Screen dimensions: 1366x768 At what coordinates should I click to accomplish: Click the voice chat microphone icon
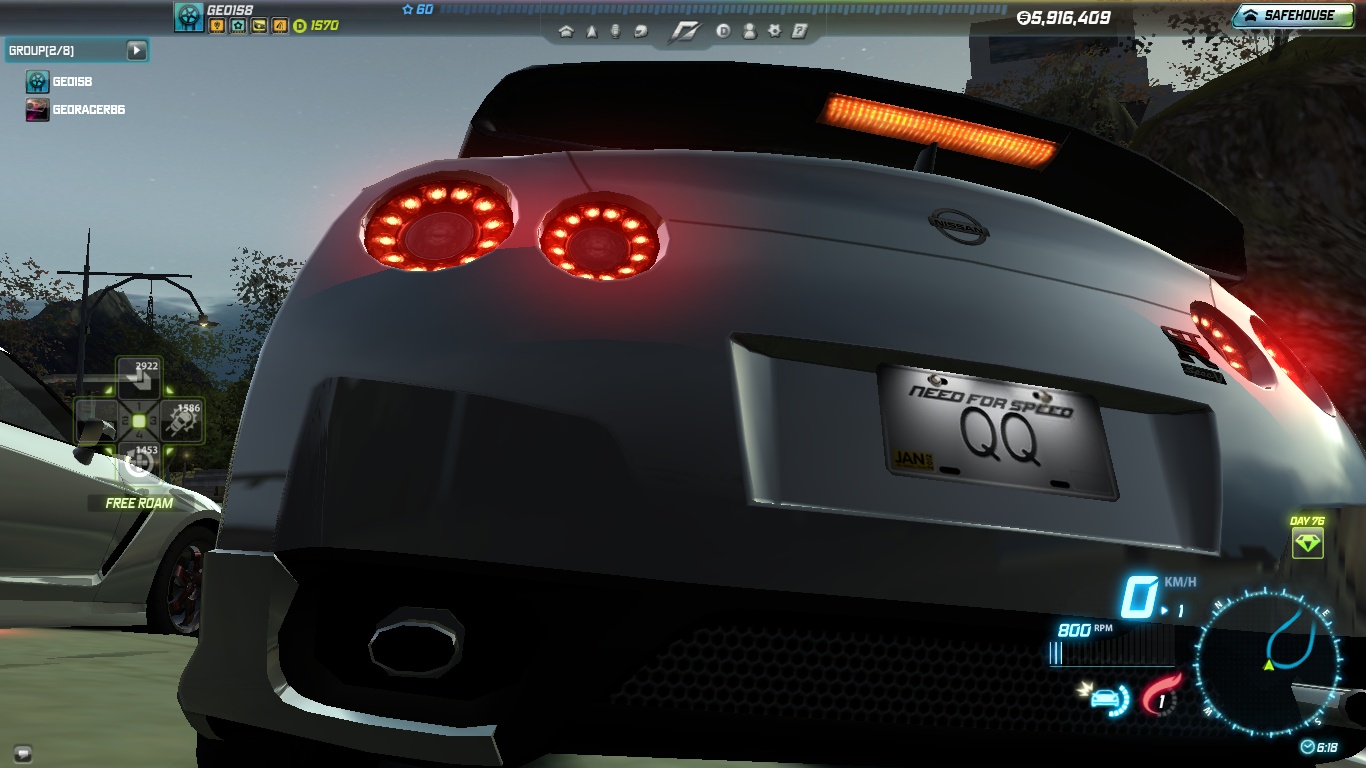click(x=616, y=31)
